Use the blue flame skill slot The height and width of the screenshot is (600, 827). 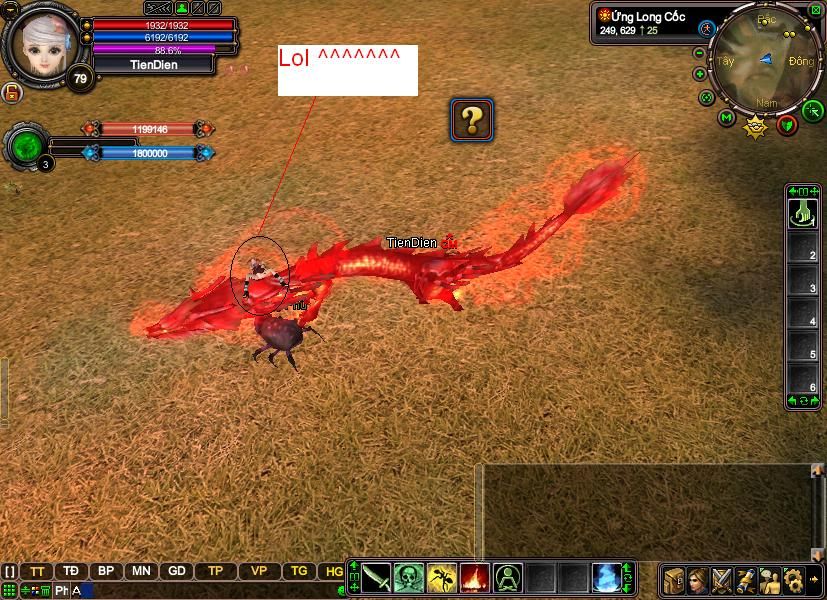pos(606,577)
